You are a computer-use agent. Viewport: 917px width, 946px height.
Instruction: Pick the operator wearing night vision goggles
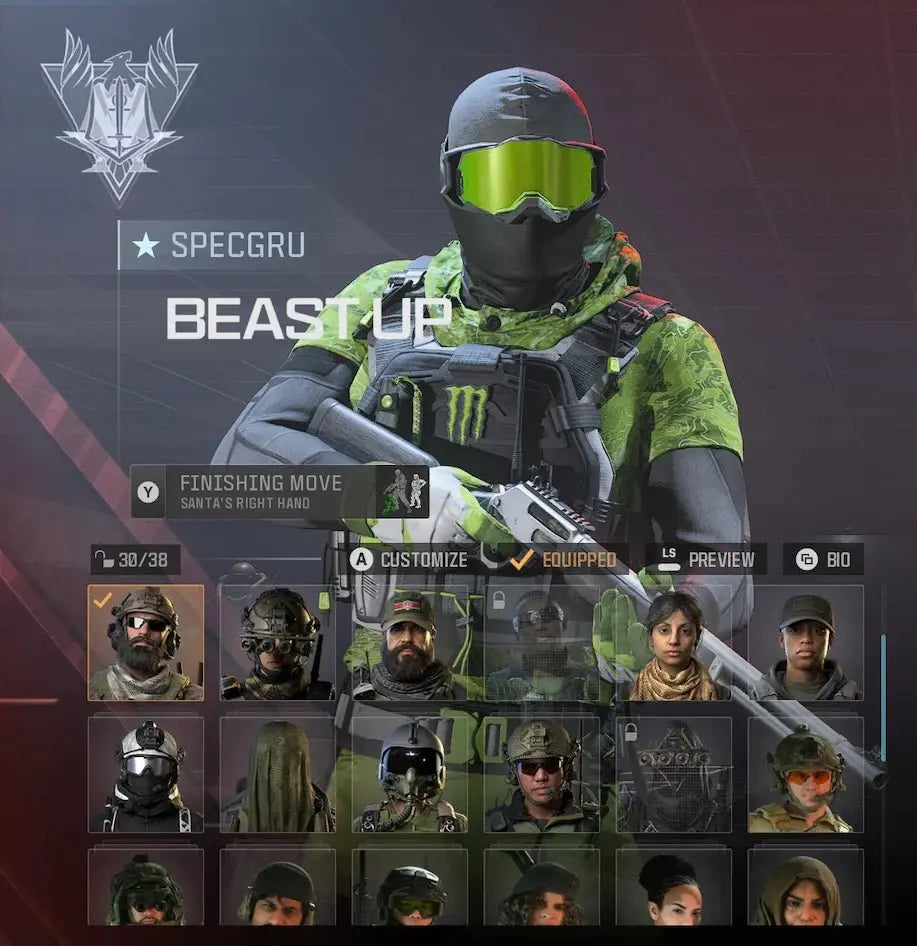pyautogui.click(x=277, y=643)
